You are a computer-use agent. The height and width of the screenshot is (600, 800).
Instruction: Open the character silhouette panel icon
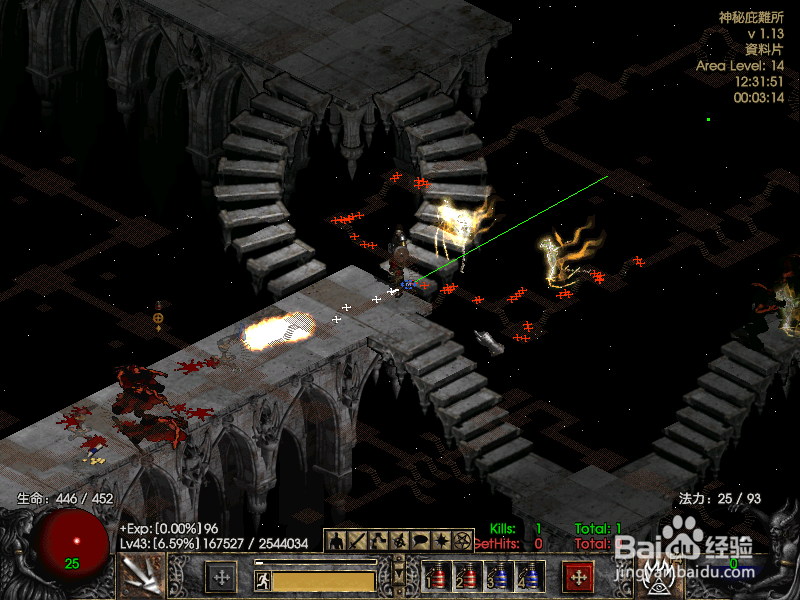point(337,540)
